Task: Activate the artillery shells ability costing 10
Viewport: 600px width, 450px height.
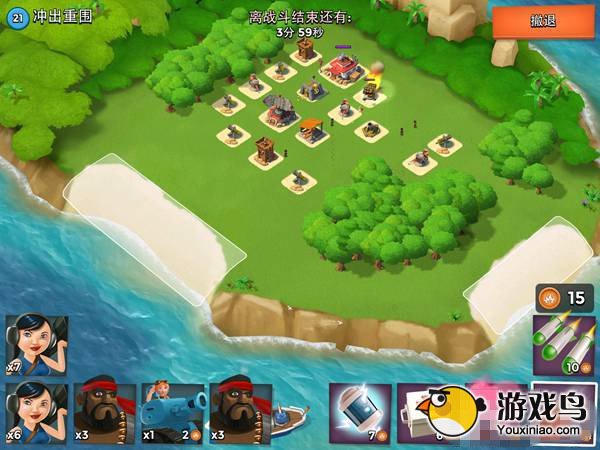Action: [x=564, y=343]
